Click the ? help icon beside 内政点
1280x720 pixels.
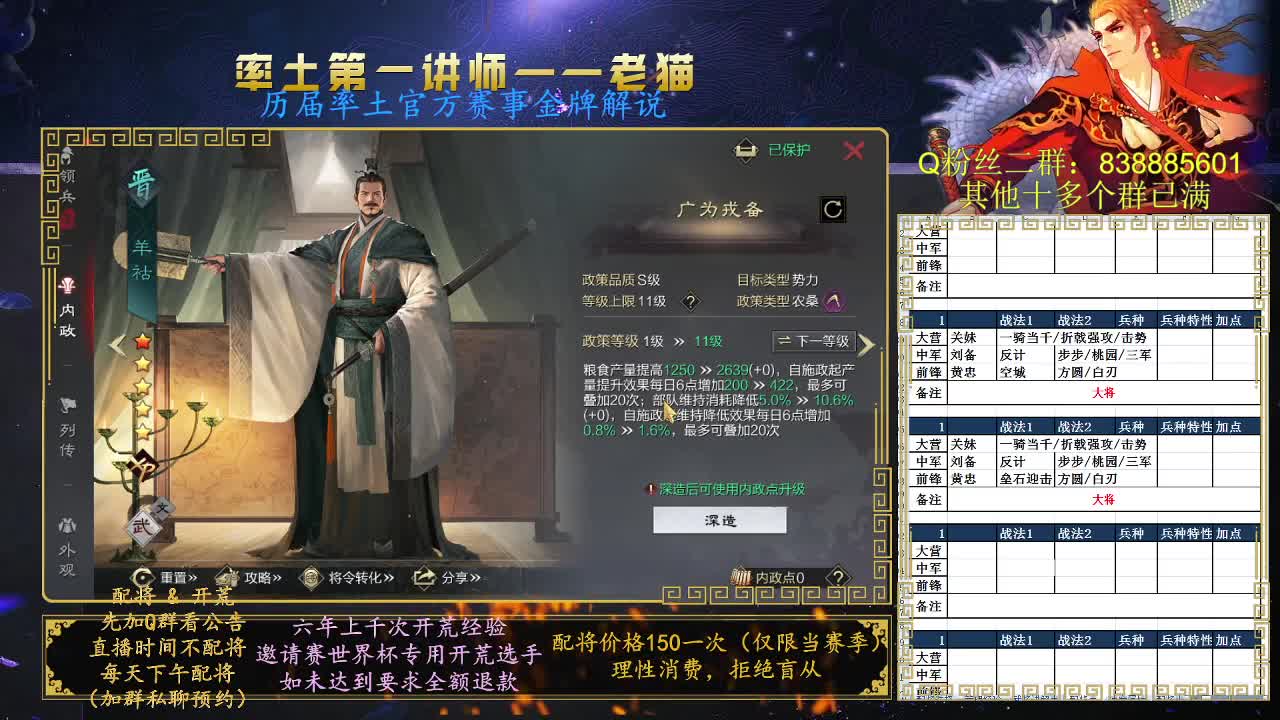pos(838,578)
